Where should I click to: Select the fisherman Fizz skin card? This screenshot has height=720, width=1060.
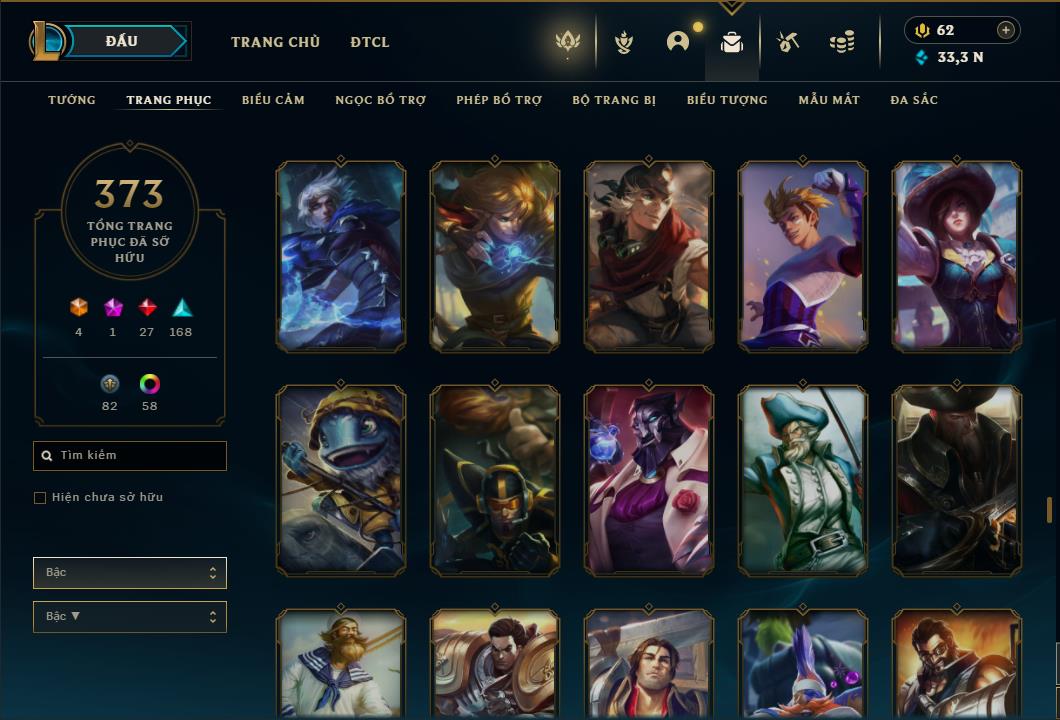[341, 480]
